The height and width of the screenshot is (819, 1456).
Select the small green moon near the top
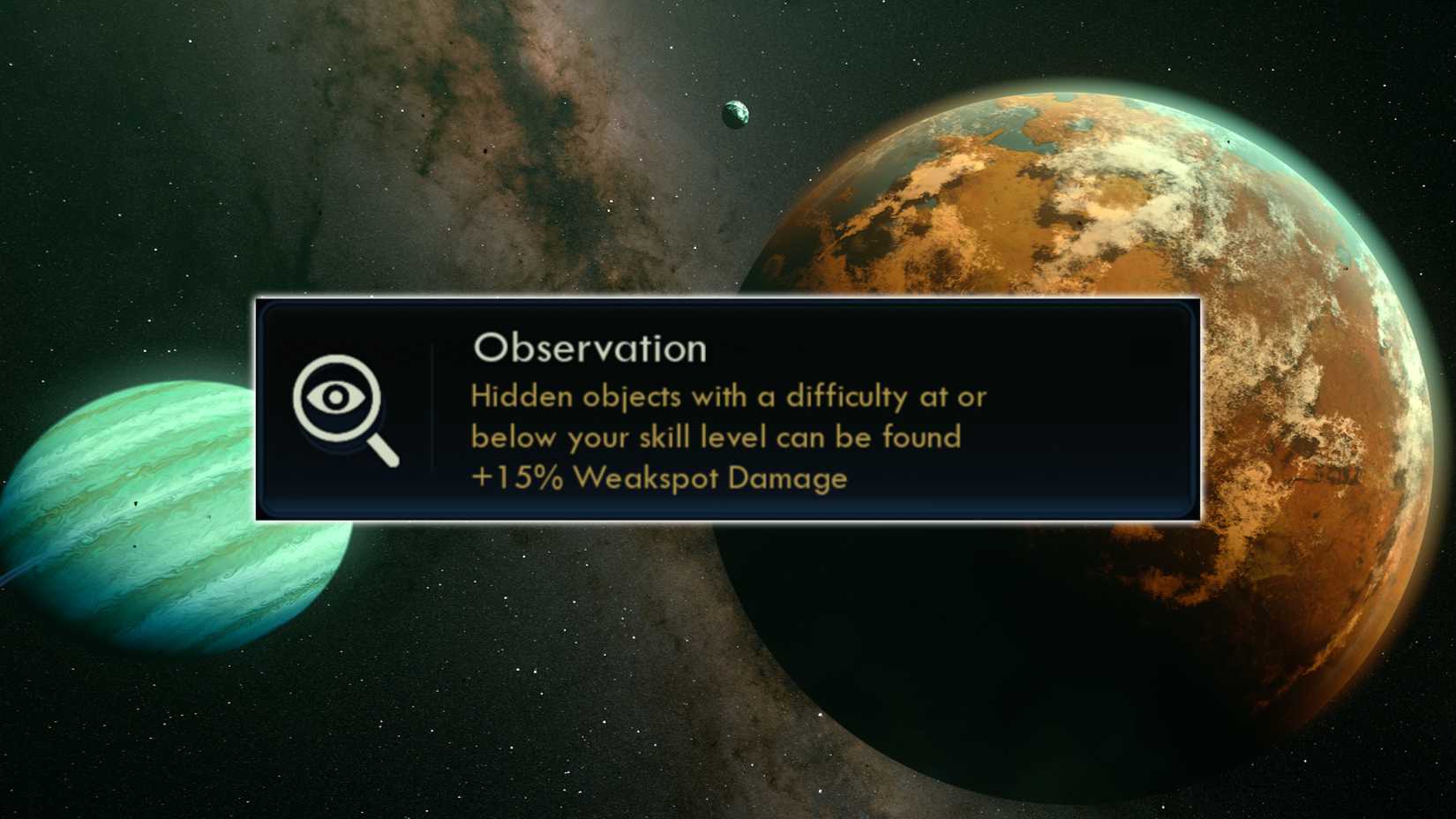[x=735, y=113]
